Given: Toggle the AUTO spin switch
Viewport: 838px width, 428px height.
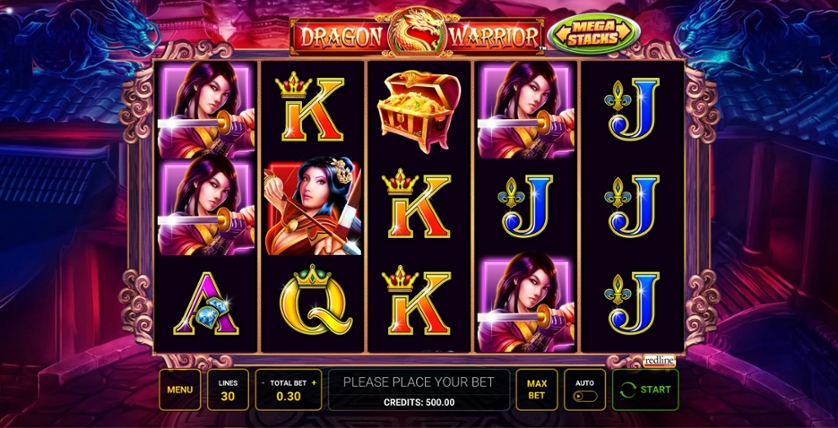Looking at the screenshot, I should [x=585, y=396].
